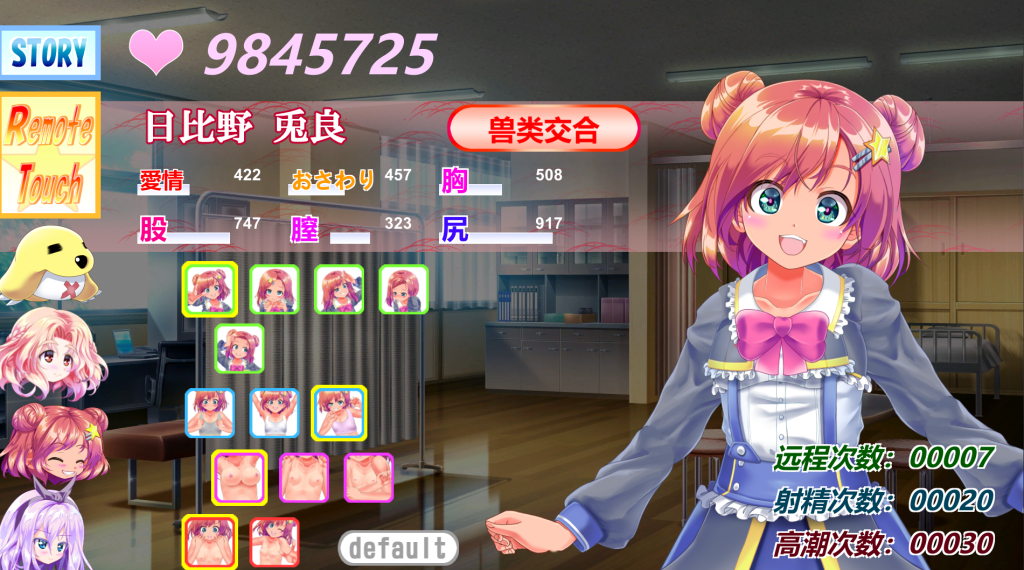This screenshot has height=570, width=1024.
Task: Choose the pink wavy-haired character portrait
Action: coord(52,354)
